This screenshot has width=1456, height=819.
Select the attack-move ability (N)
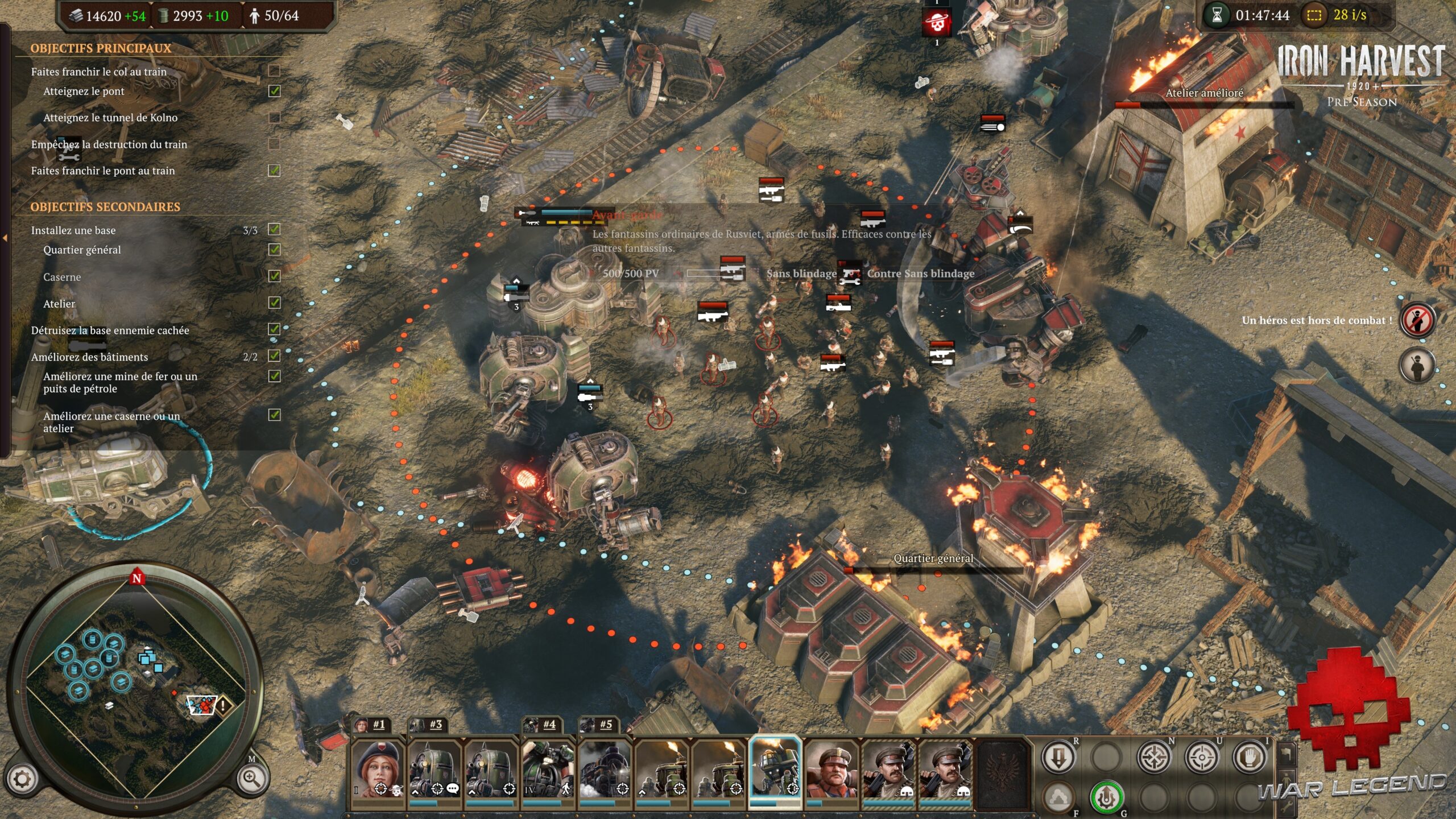[x=1155, y=757]
